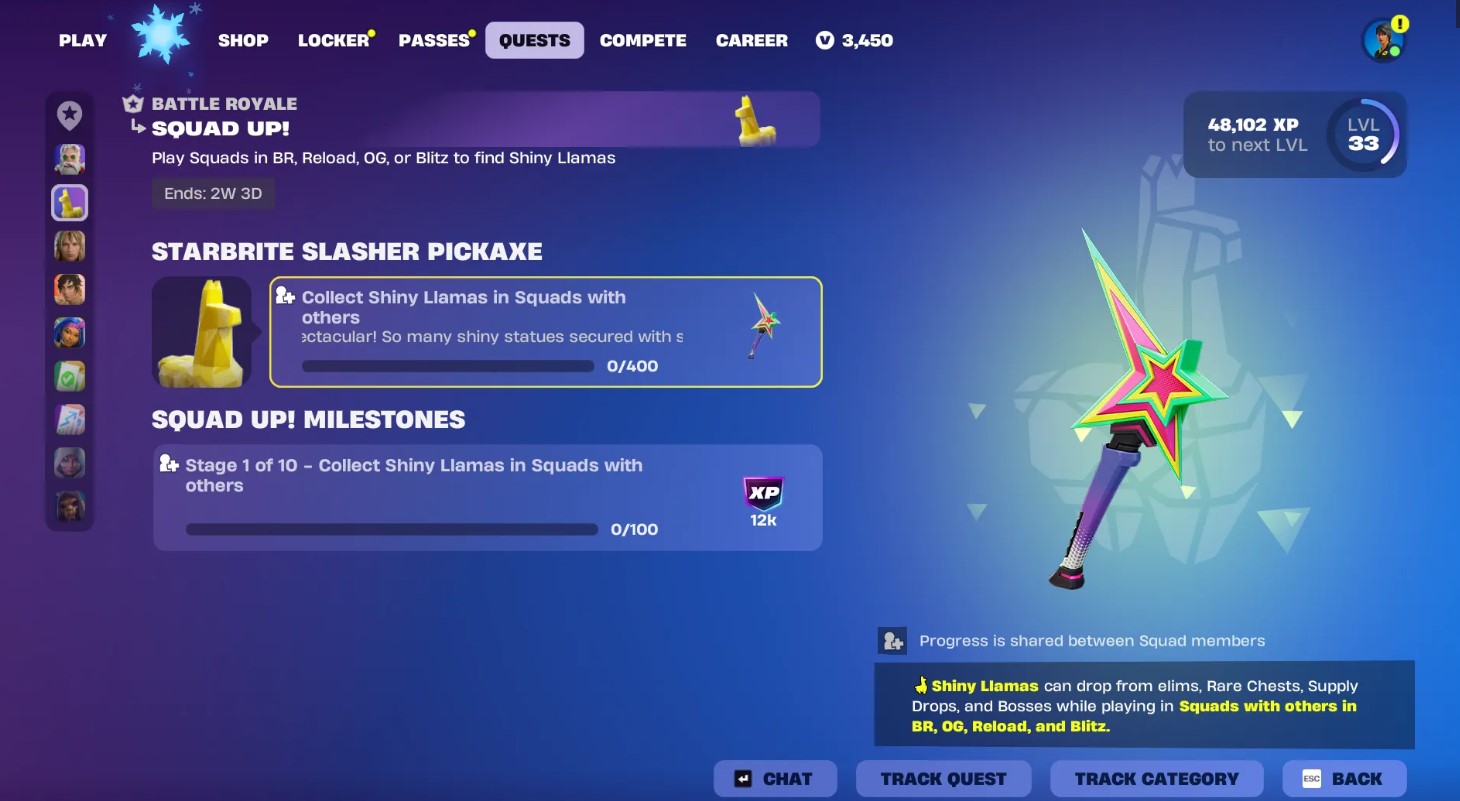Screen dimensions: 1460x801
Task: Select the Stage 1 of 10 milestone quest
Action: pyautogui.click(x=487, y=497)
